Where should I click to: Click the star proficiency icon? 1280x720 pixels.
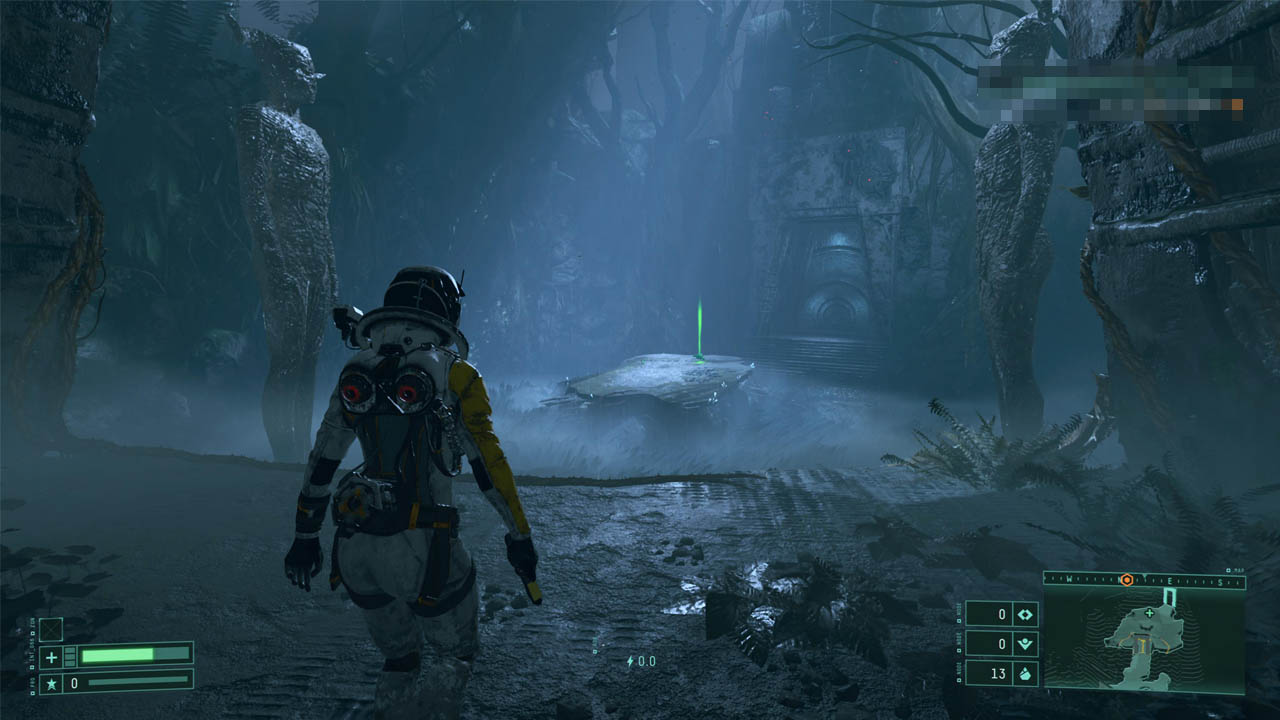pyautogui.click(x=52, y=682)
